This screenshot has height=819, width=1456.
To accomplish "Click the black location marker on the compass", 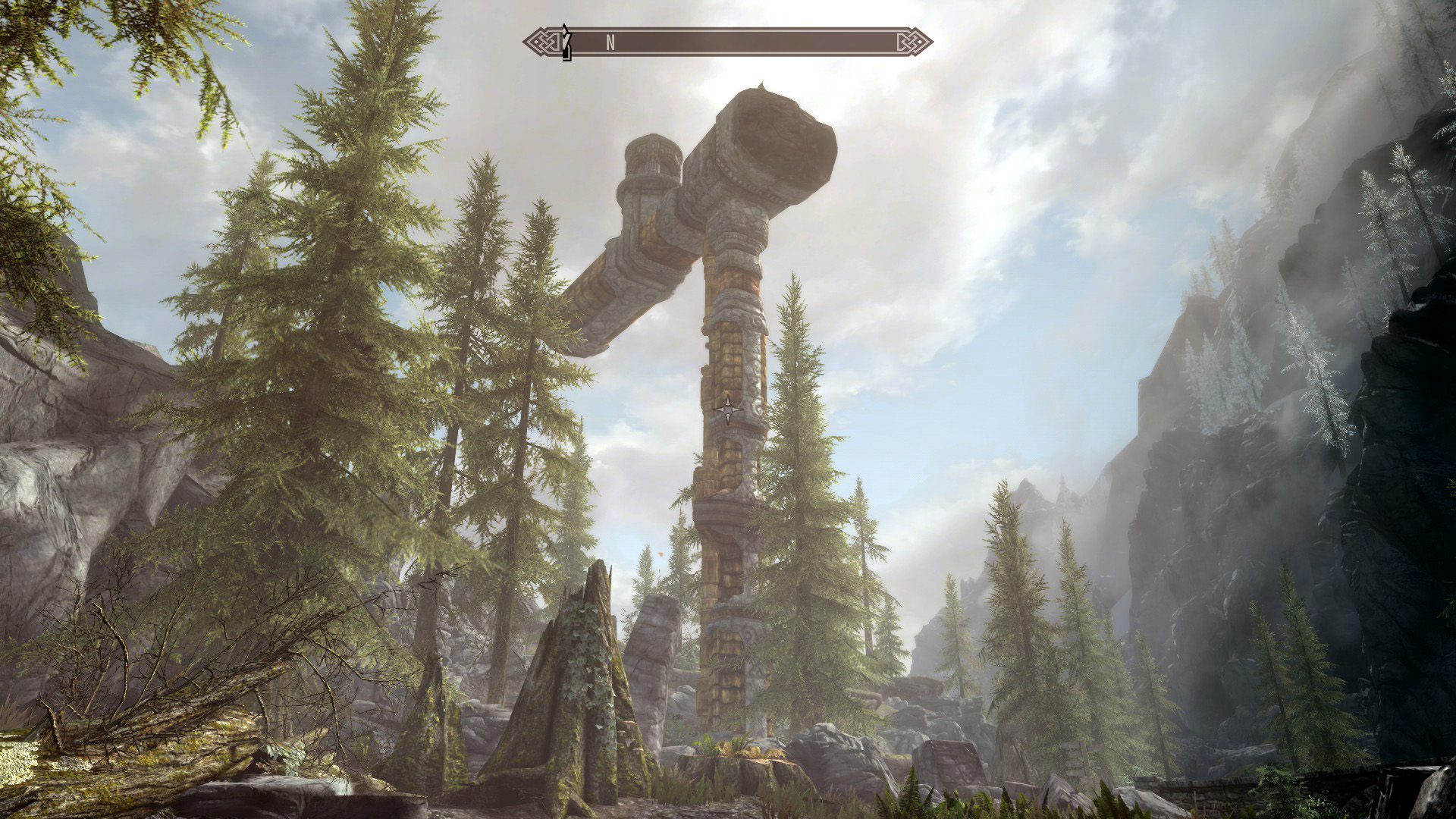I will coord(566,42).
